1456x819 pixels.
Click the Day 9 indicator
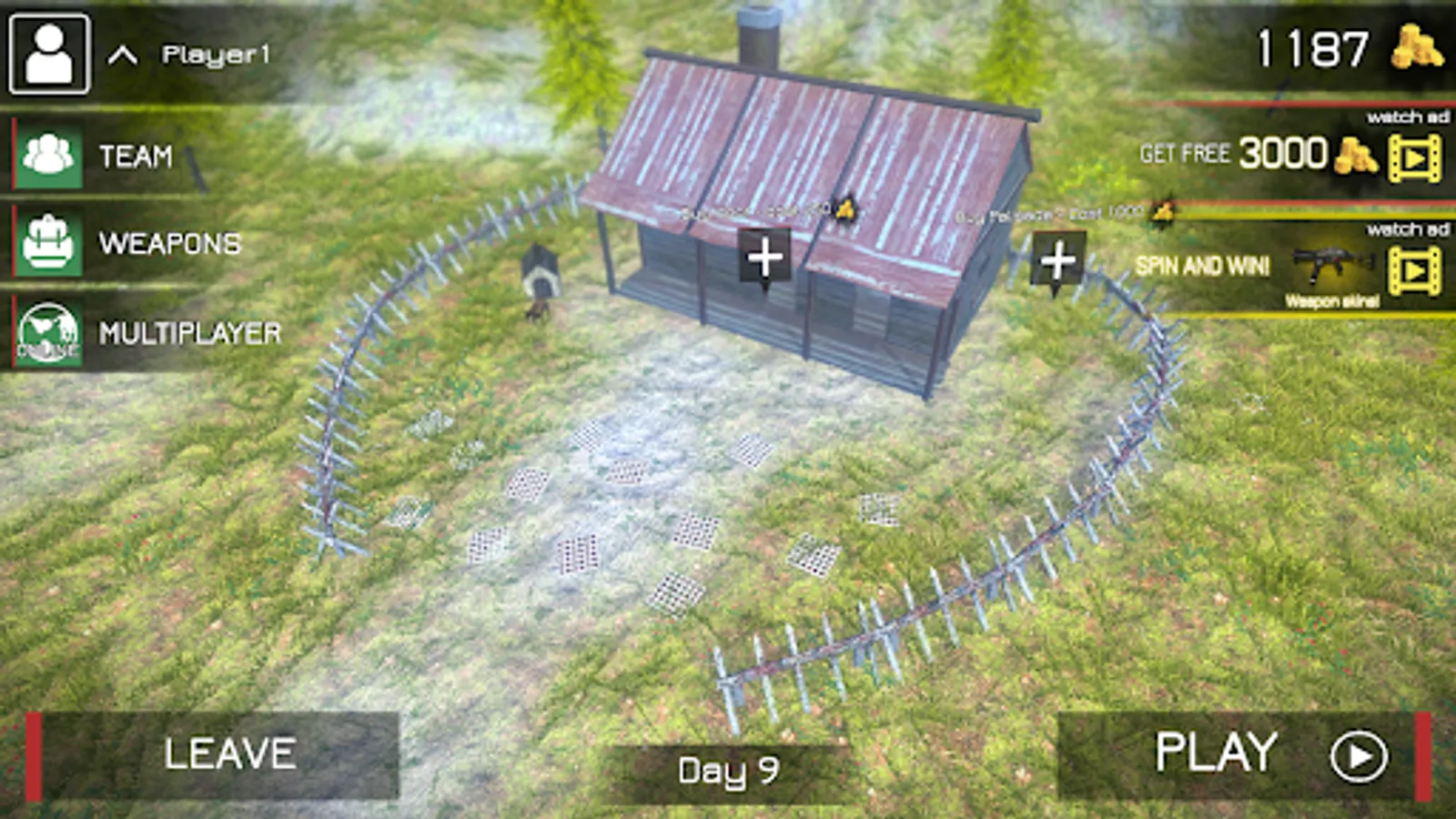click(728, 769)
